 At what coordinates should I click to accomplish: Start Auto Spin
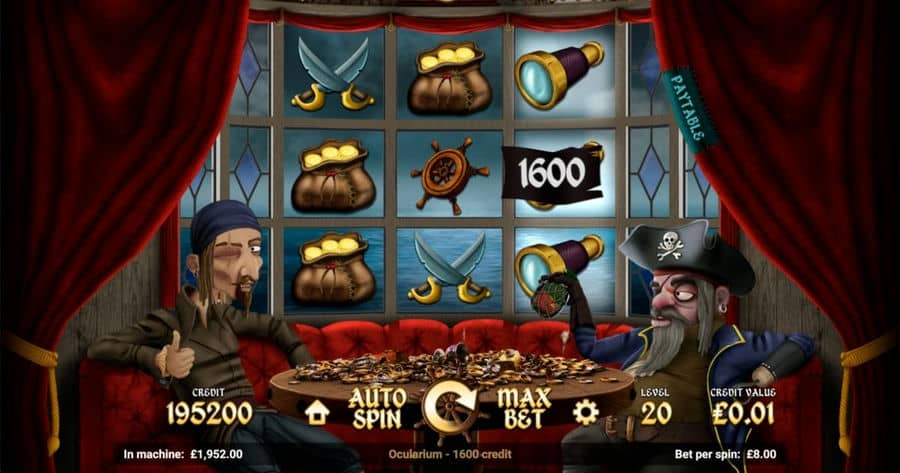tap(377, 408)
